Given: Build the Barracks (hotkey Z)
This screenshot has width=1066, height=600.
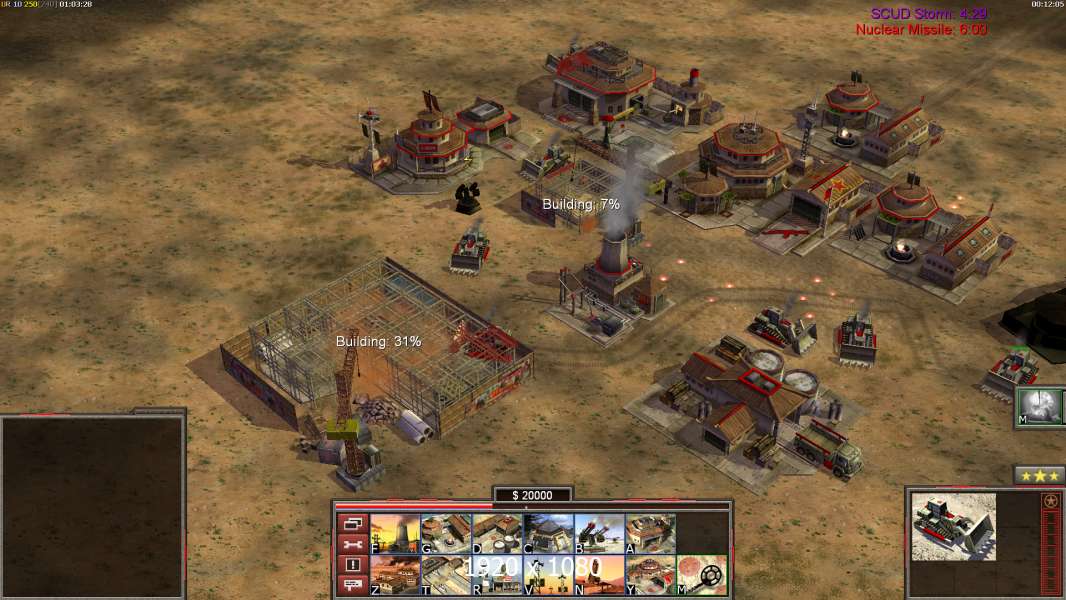Looking at the screenshot, I should coord(395,575).
